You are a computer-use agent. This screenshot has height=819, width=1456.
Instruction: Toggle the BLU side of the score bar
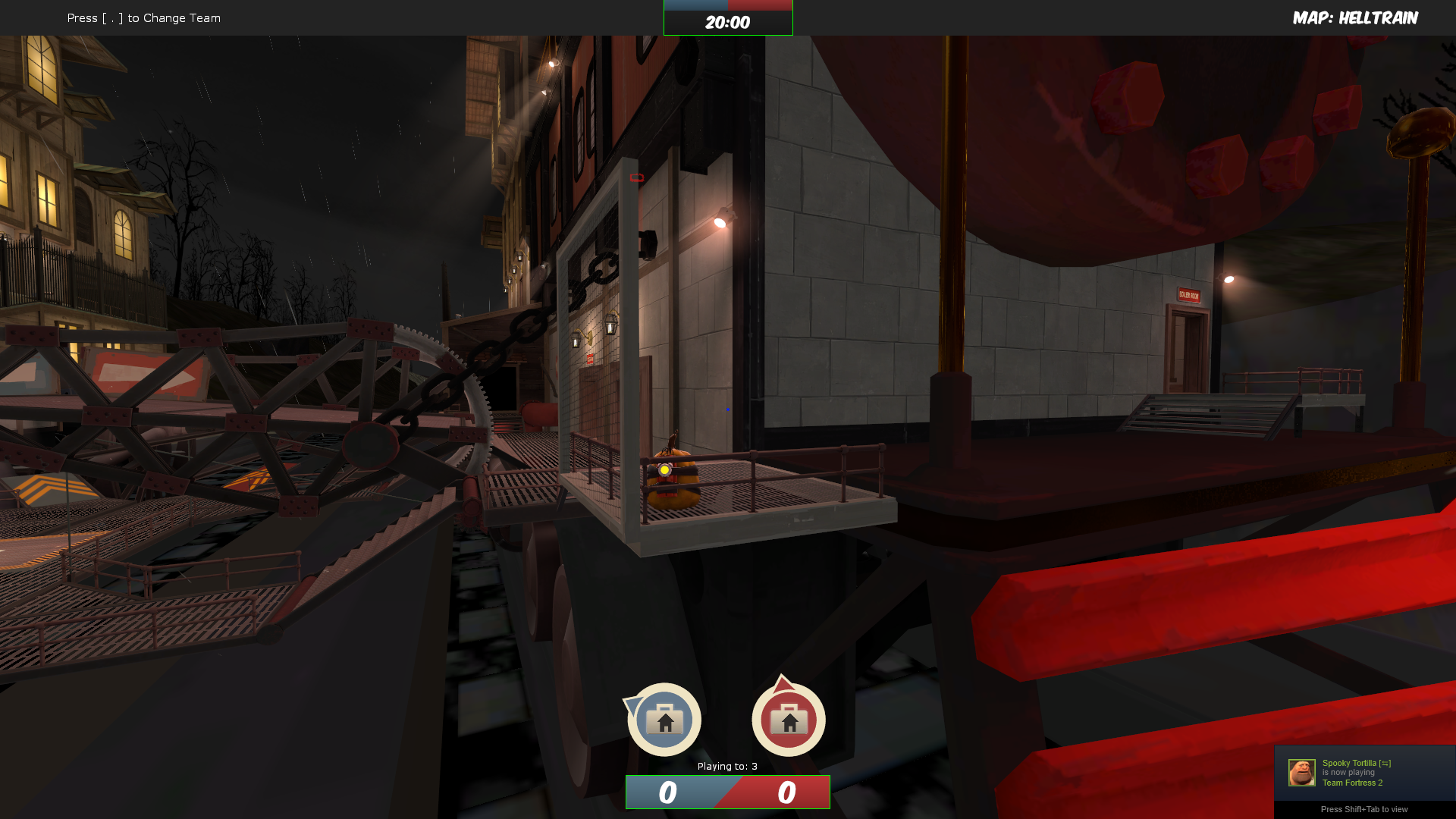coord(667,792)
